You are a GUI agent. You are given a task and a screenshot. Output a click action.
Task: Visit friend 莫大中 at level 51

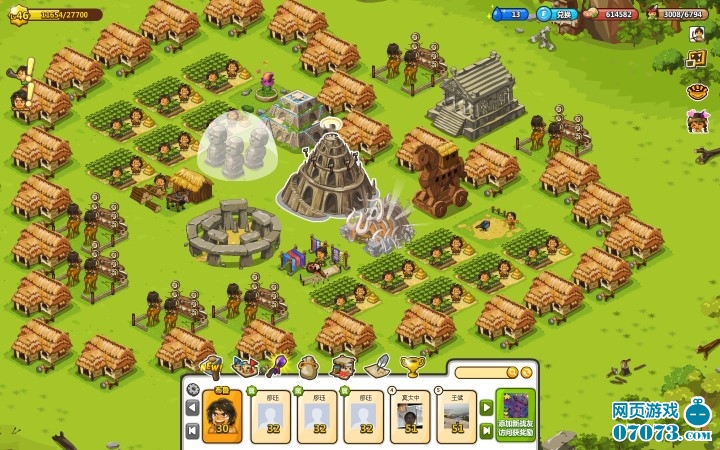410,416
